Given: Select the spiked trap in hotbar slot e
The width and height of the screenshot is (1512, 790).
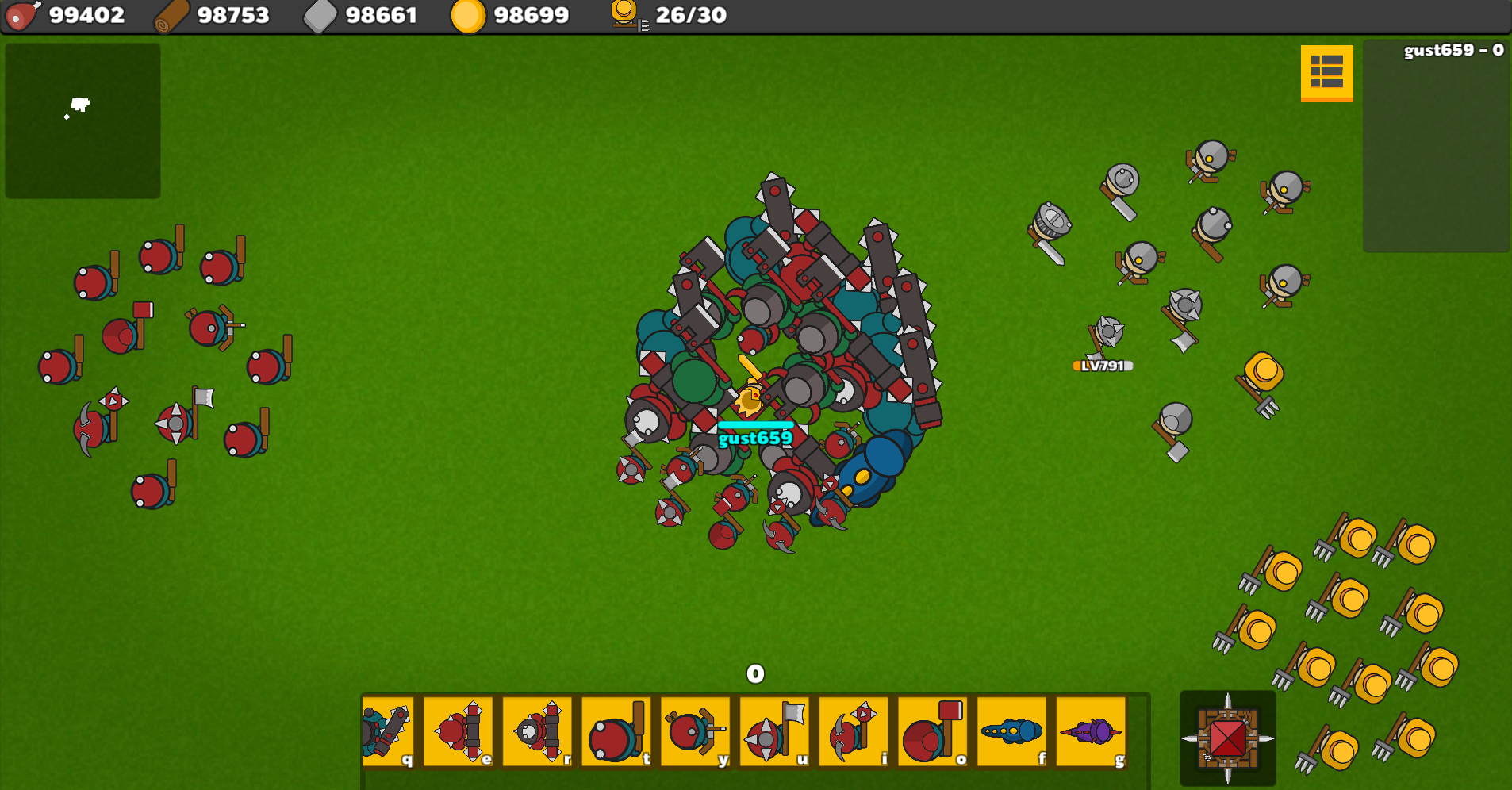Looking at the screenshot, I should pyautogui.click(x=459, y=730).
